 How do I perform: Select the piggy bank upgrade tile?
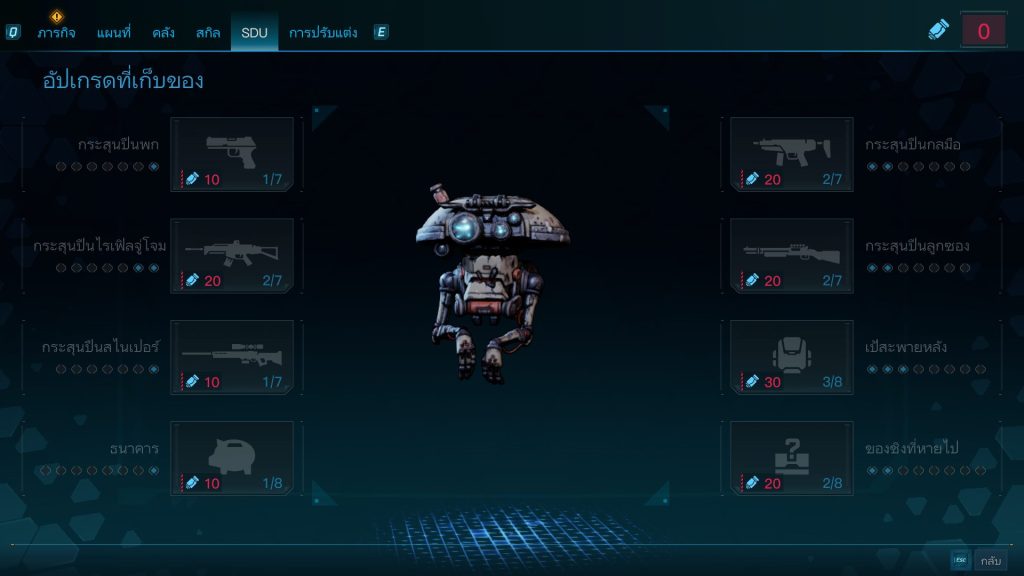[x=232, y=458]
